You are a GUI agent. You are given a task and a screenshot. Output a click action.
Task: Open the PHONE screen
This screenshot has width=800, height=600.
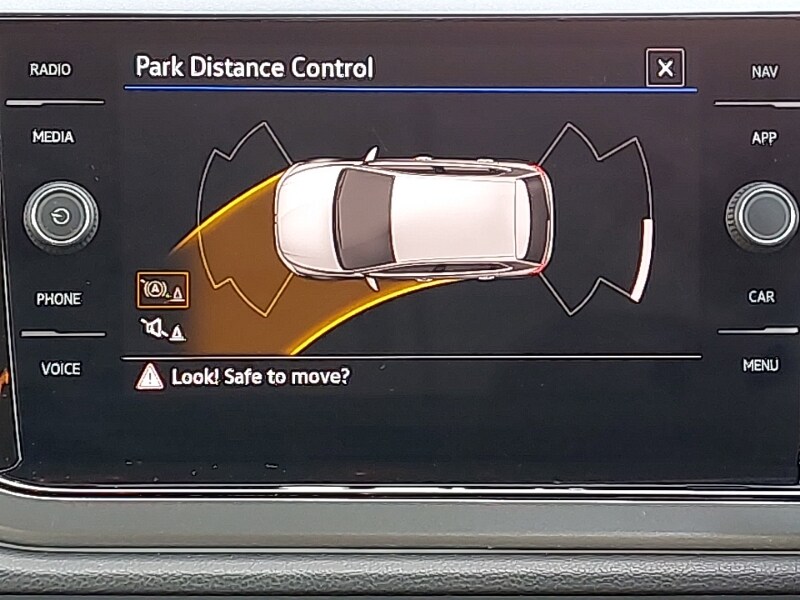point(58,299)
